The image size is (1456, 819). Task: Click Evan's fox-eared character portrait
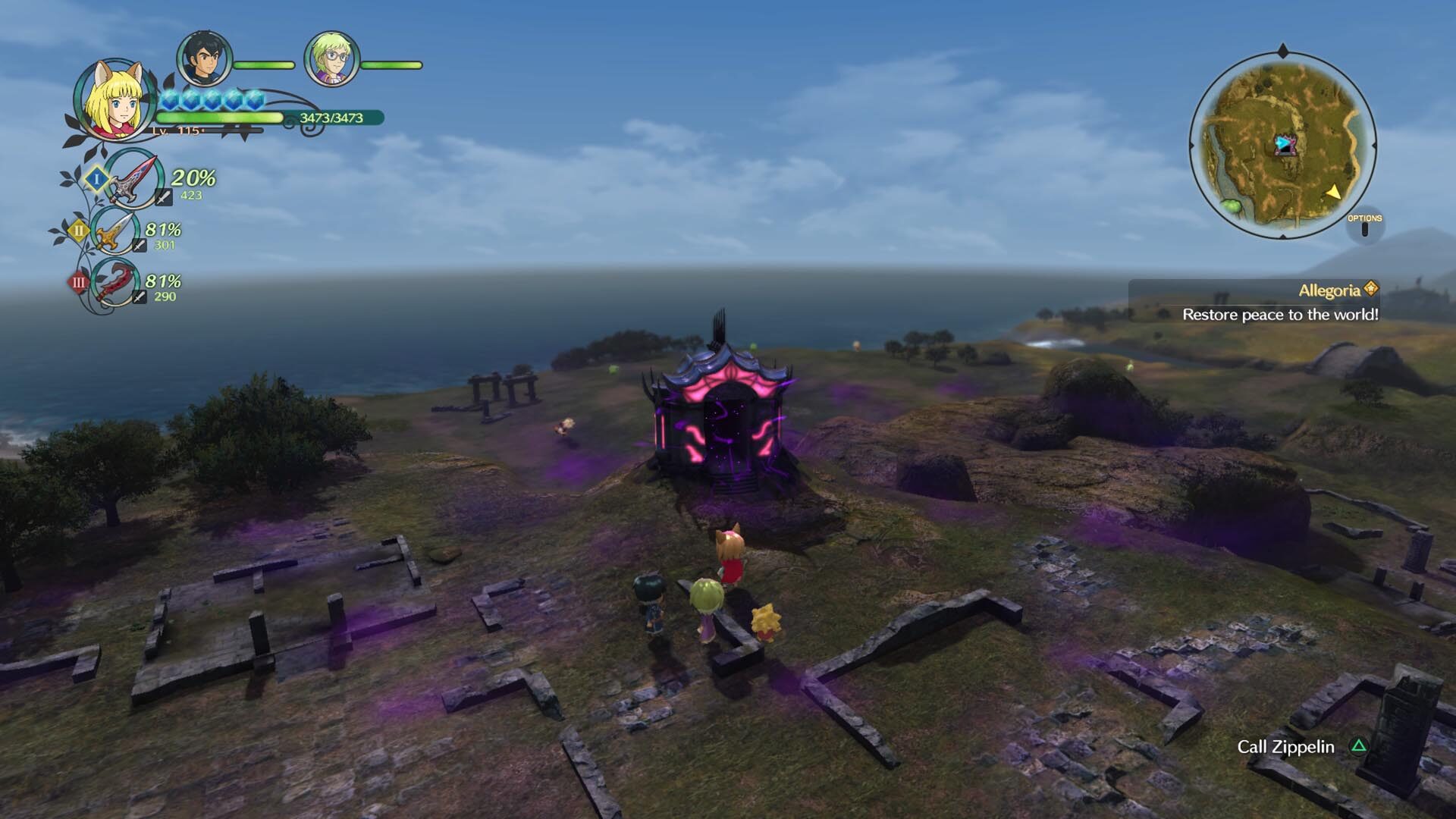point(114,102)
